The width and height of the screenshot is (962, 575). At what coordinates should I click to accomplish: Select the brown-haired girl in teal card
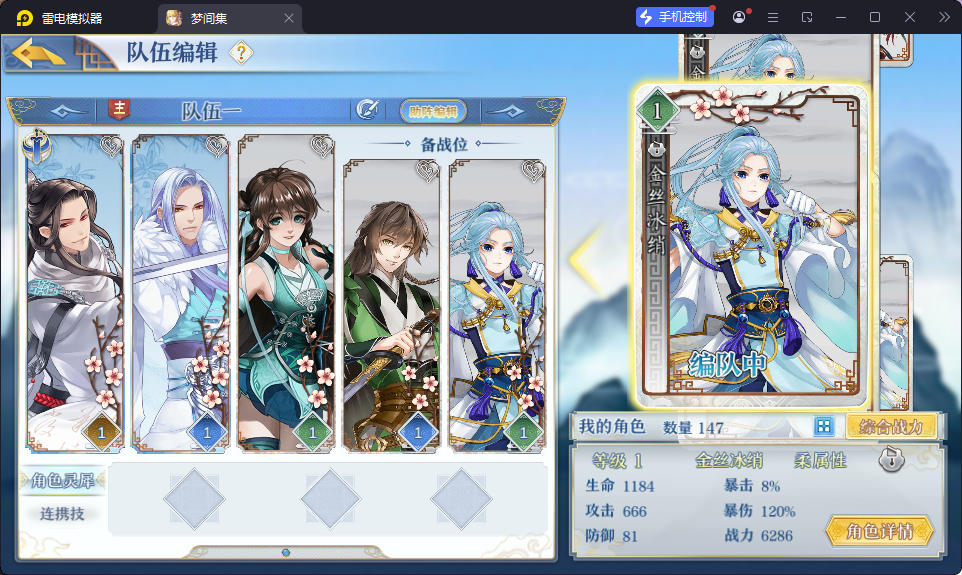286,290
